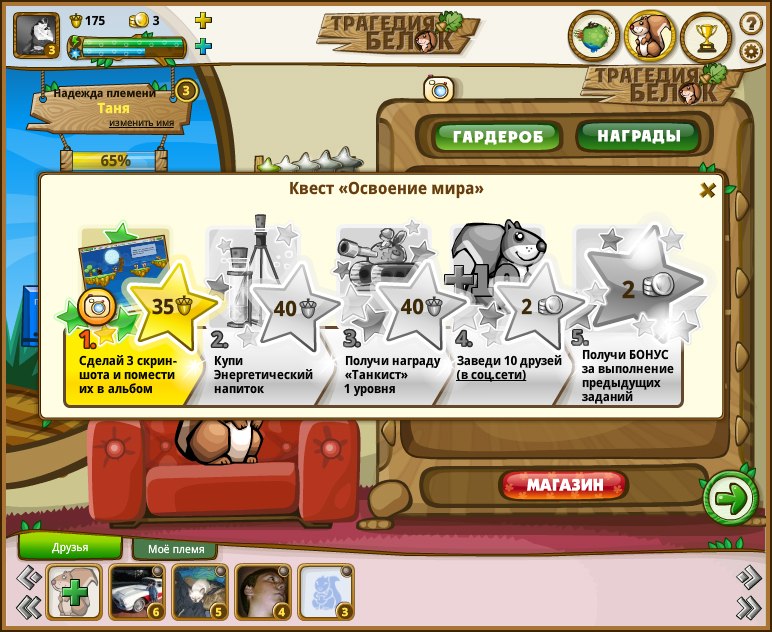The image size is (772, 632).
Task: Select the friend avatar with level 4 badge
Action: pyautogui.click(x=262, y=591)
